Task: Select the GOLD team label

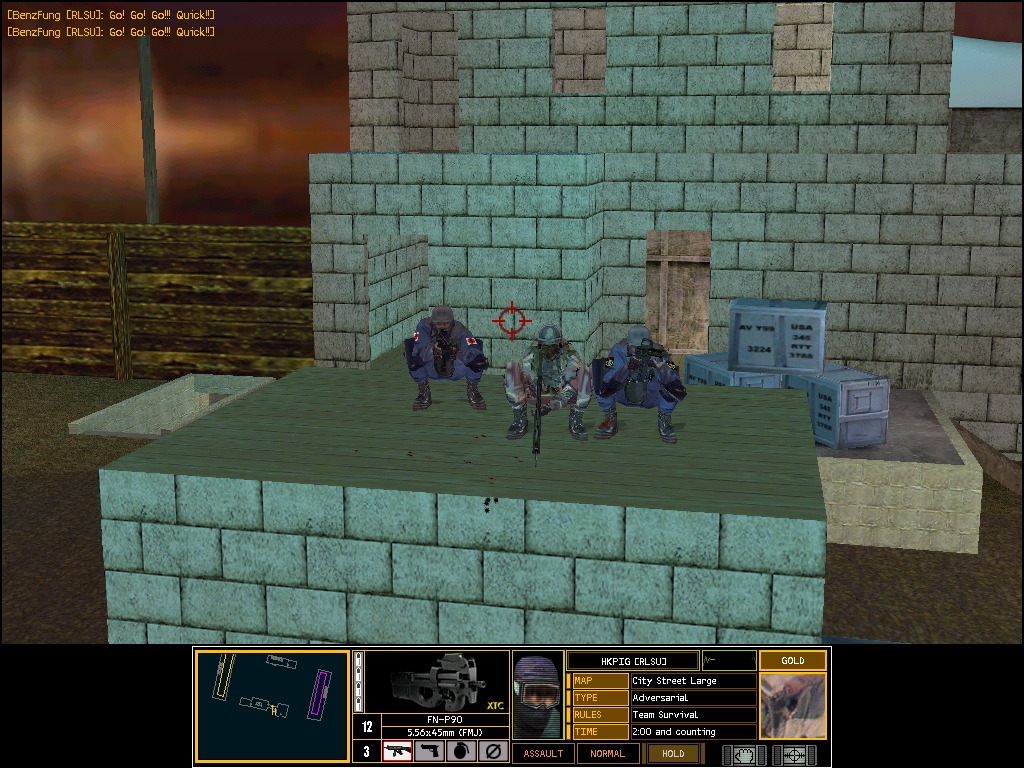Action: [792, 660]
